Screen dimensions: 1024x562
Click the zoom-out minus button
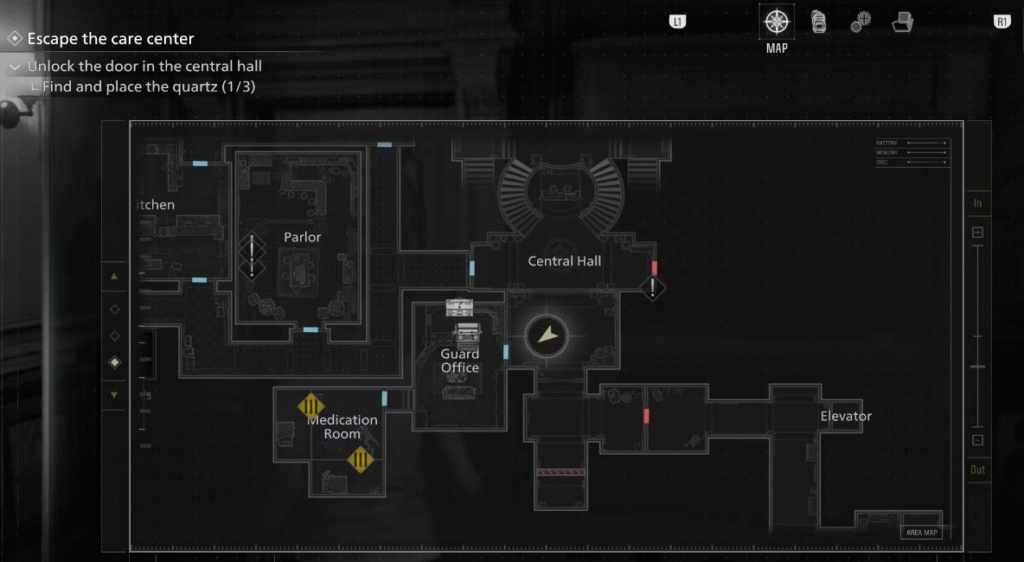coord(978,440)
